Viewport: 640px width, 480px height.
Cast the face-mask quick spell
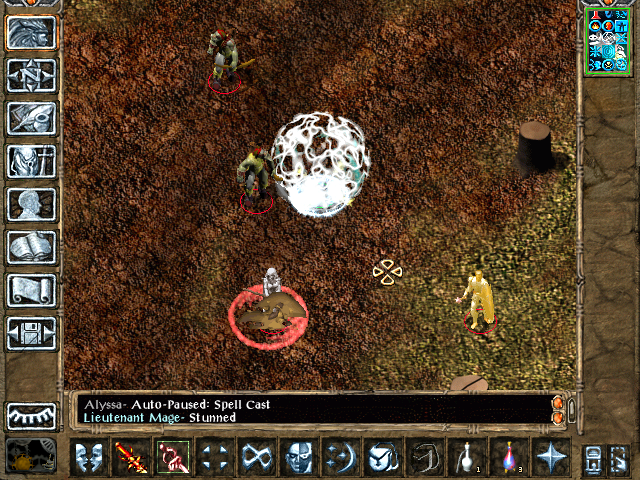[x=298, y=456]
